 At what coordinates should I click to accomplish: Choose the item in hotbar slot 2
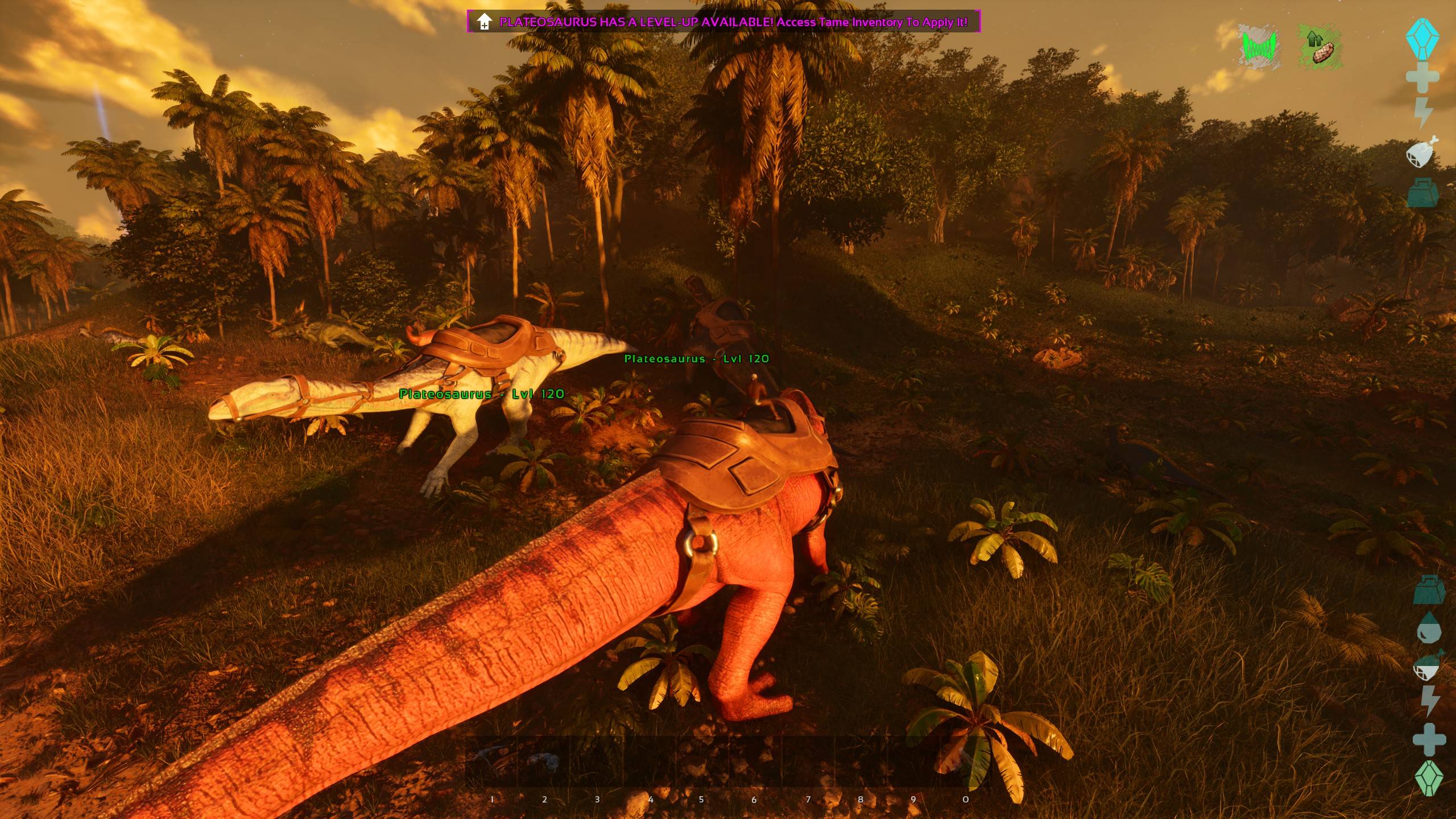click(544, 762)
